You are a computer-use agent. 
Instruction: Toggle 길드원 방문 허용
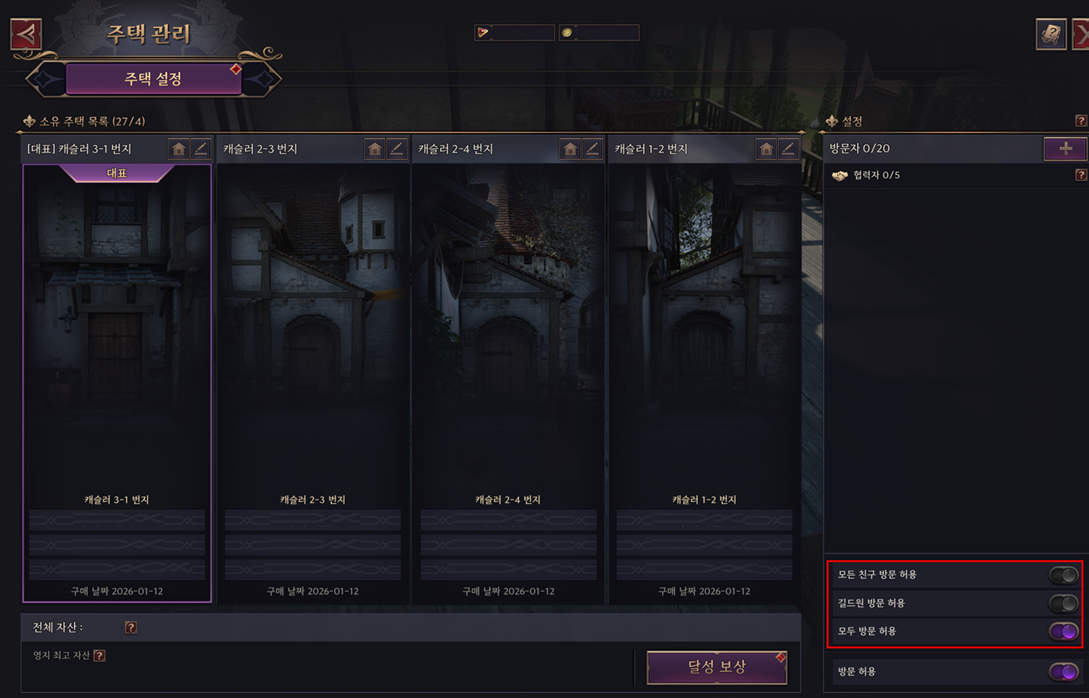pos(1063,603)
